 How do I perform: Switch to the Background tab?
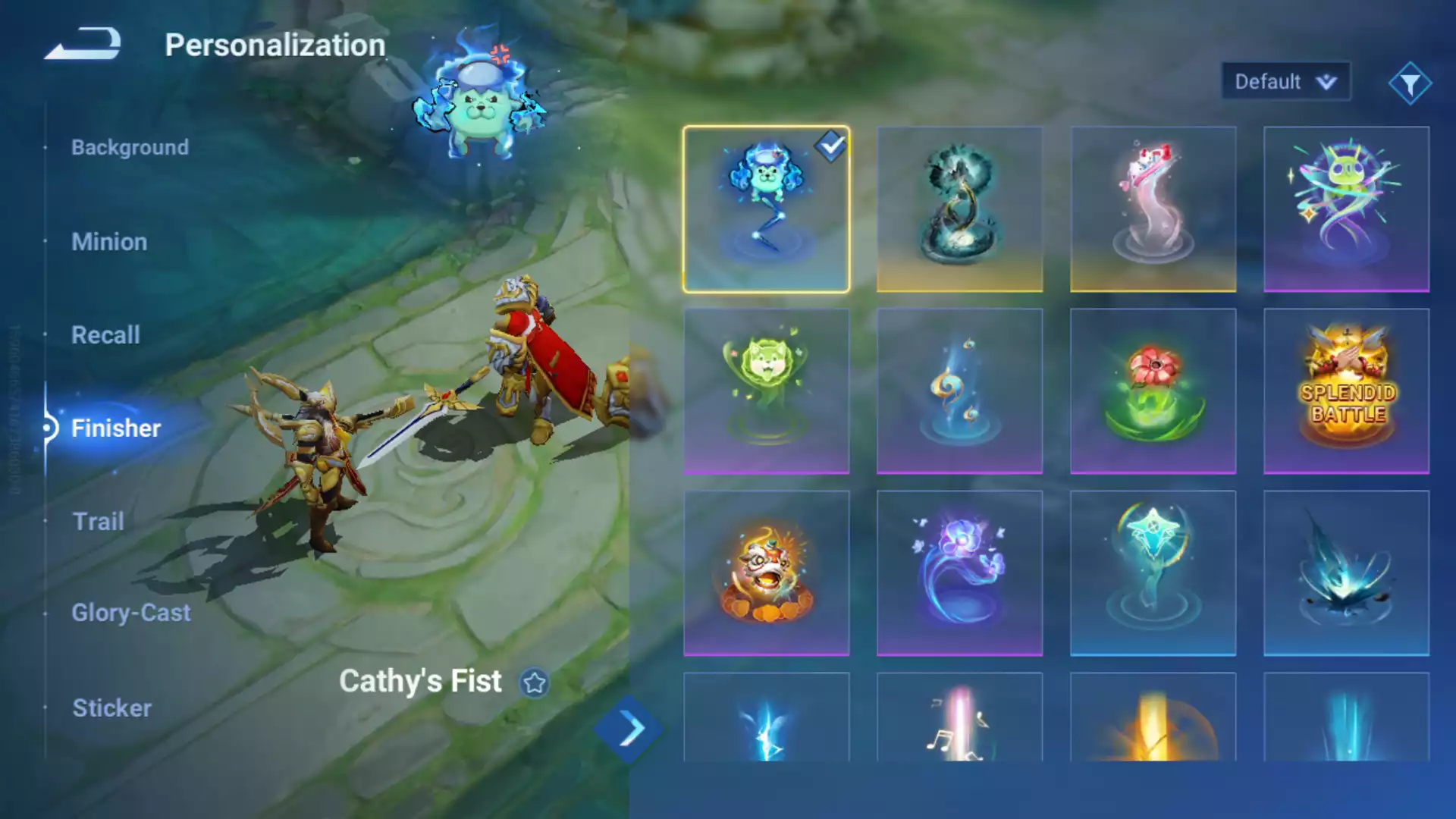pos(130,147)
